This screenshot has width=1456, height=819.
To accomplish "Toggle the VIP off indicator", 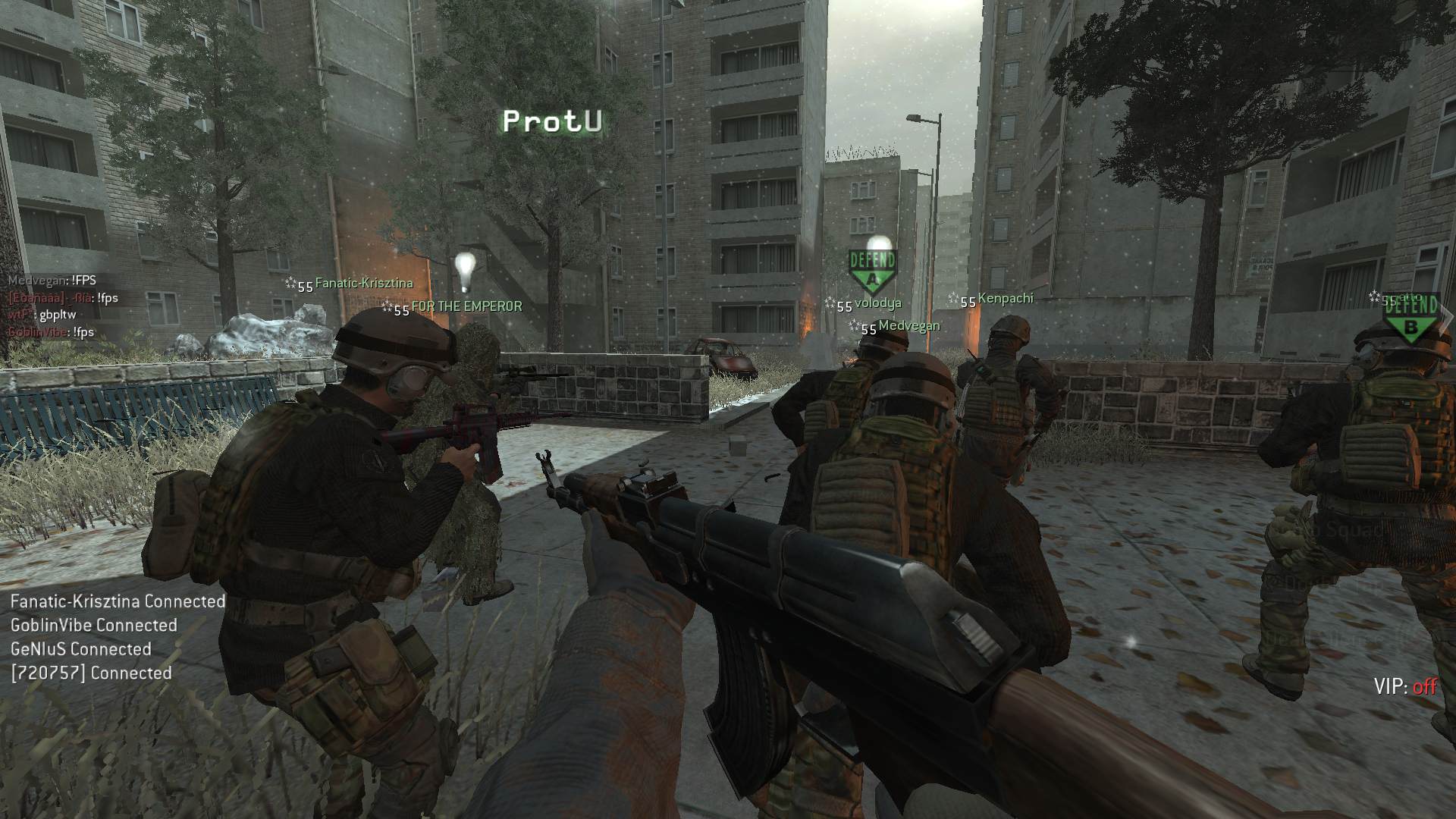I will point(1404,686).
